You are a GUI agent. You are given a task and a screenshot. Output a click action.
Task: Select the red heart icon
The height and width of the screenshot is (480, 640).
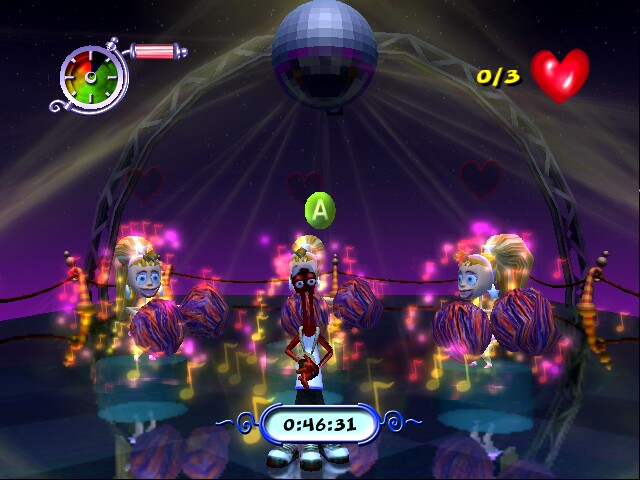[x=559, y=74]
